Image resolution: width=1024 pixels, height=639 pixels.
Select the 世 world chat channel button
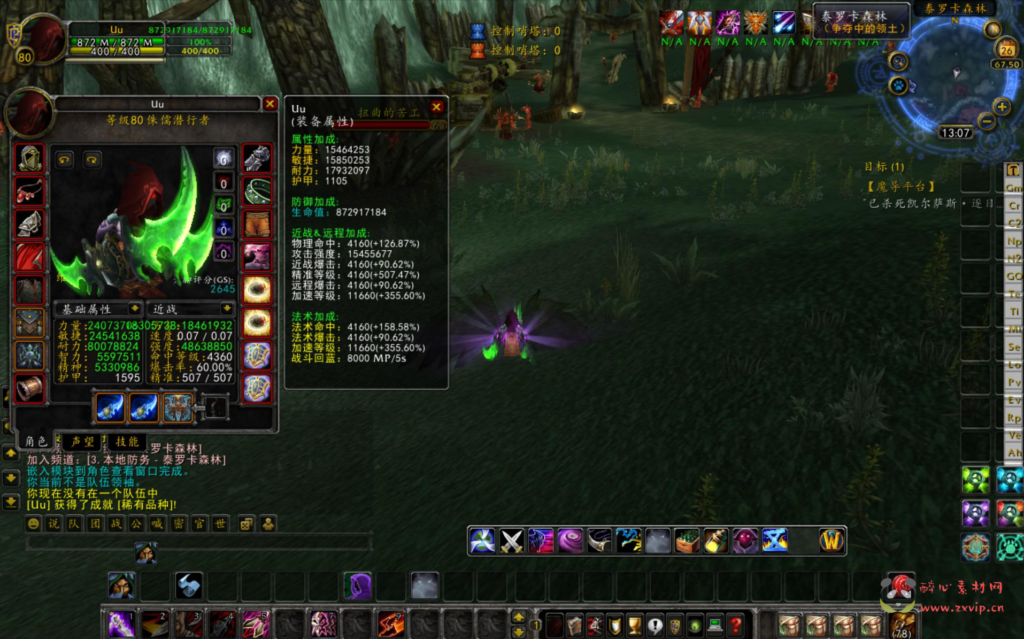click(x=220, y=523)
